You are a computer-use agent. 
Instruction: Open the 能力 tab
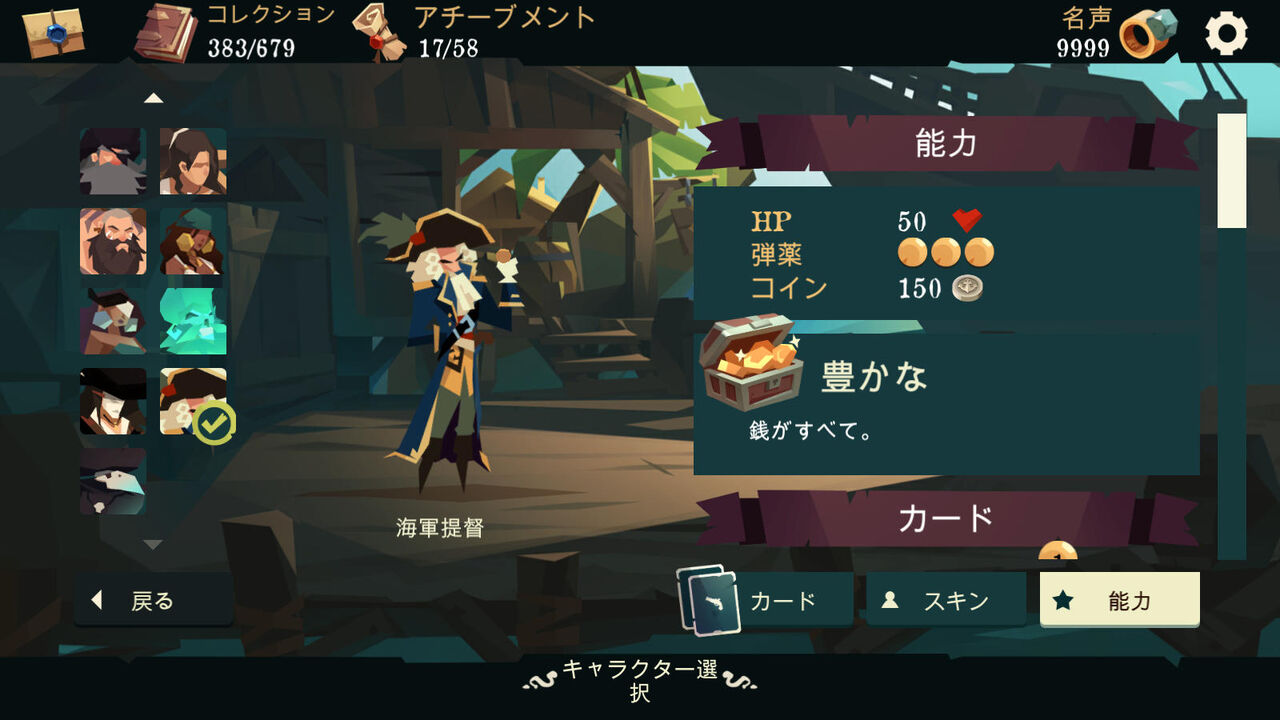pyautogui.click(x=1122, y=600)
